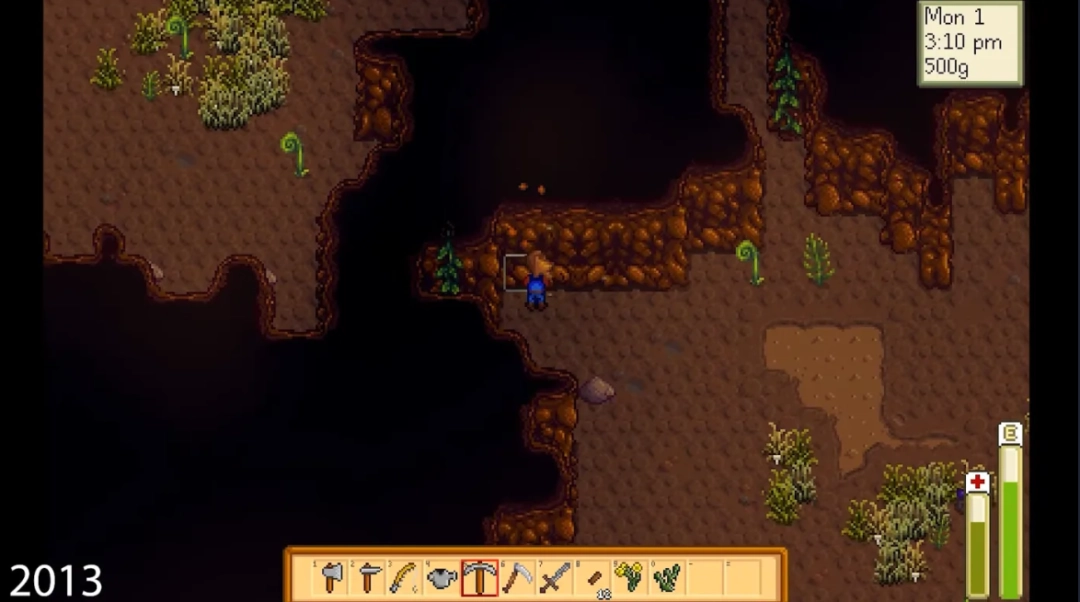Switch to the scythe
Viewport: 1080px width, 602px height.
click(517, 577)
